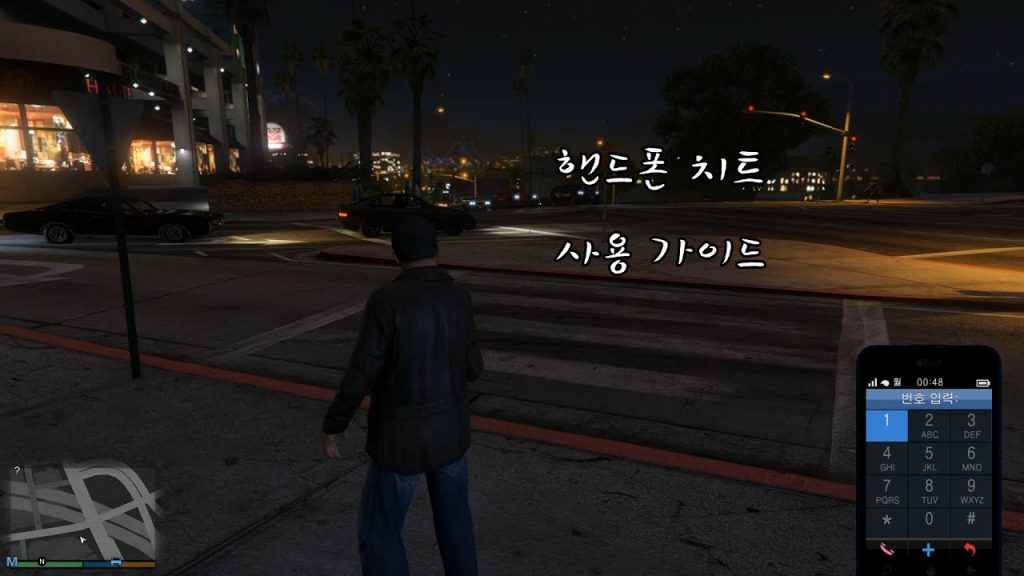
Task: Dial 0 on the phone keypad
Action: coord(929,520)
